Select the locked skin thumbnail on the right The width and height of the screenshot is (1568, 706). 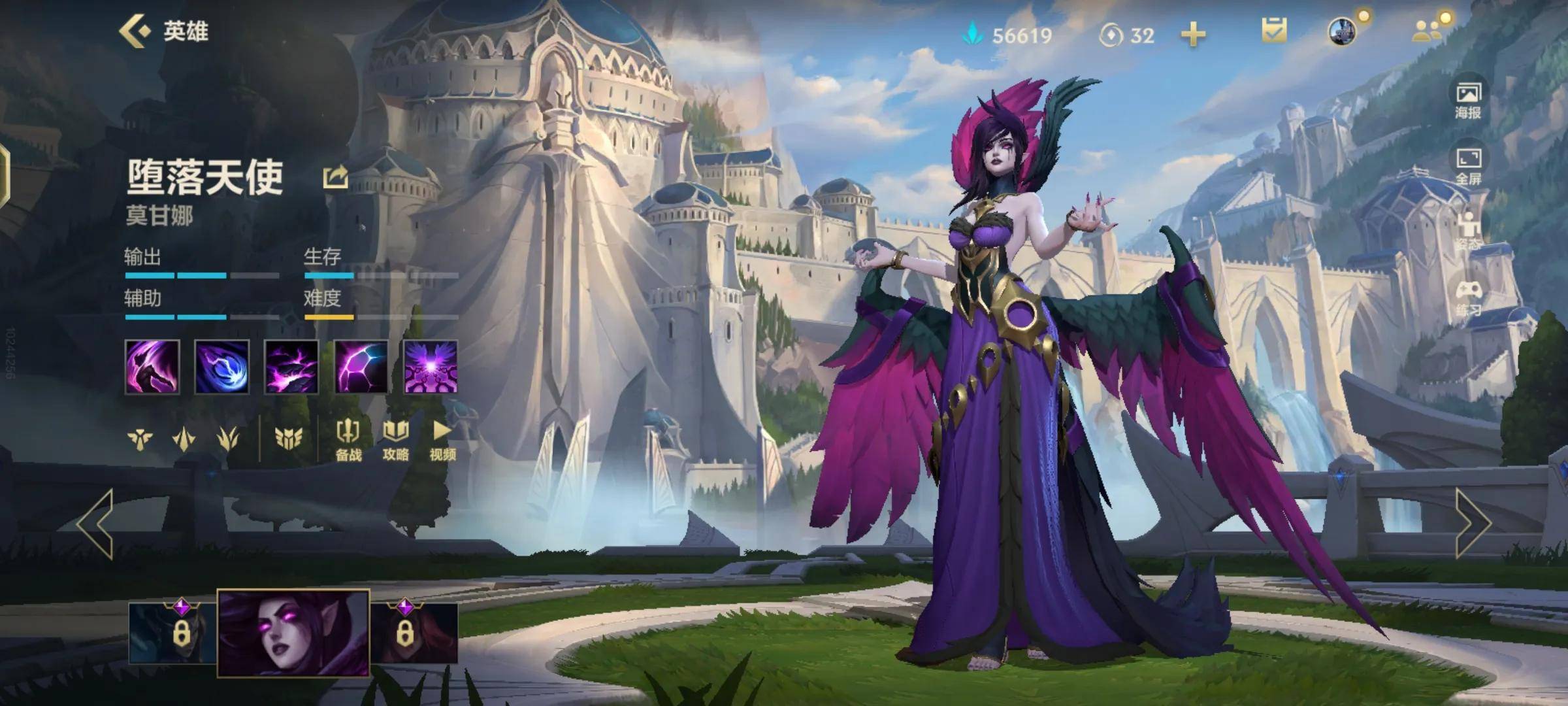tap(414, 633)
